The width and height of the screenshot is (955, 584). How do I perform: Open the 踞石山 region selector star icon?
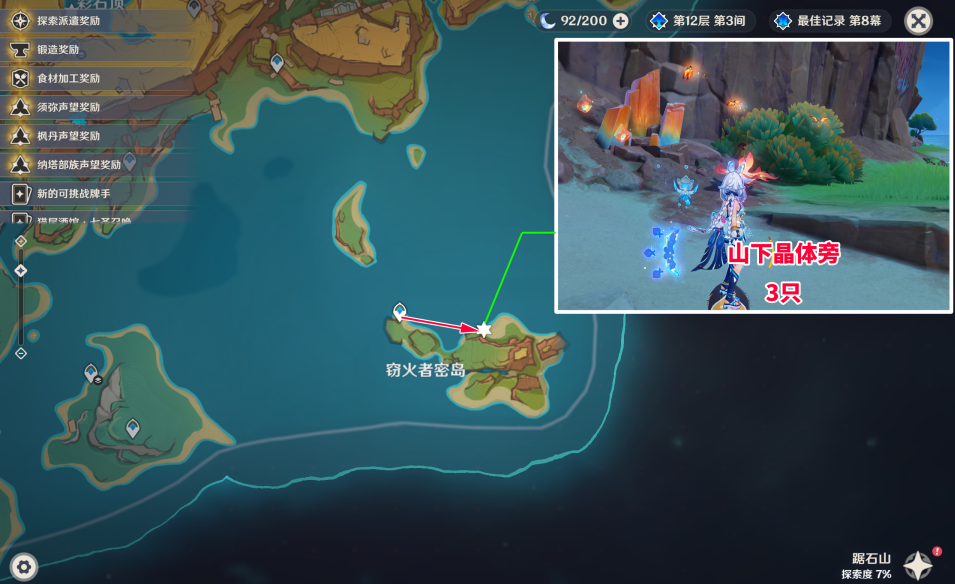918,565
